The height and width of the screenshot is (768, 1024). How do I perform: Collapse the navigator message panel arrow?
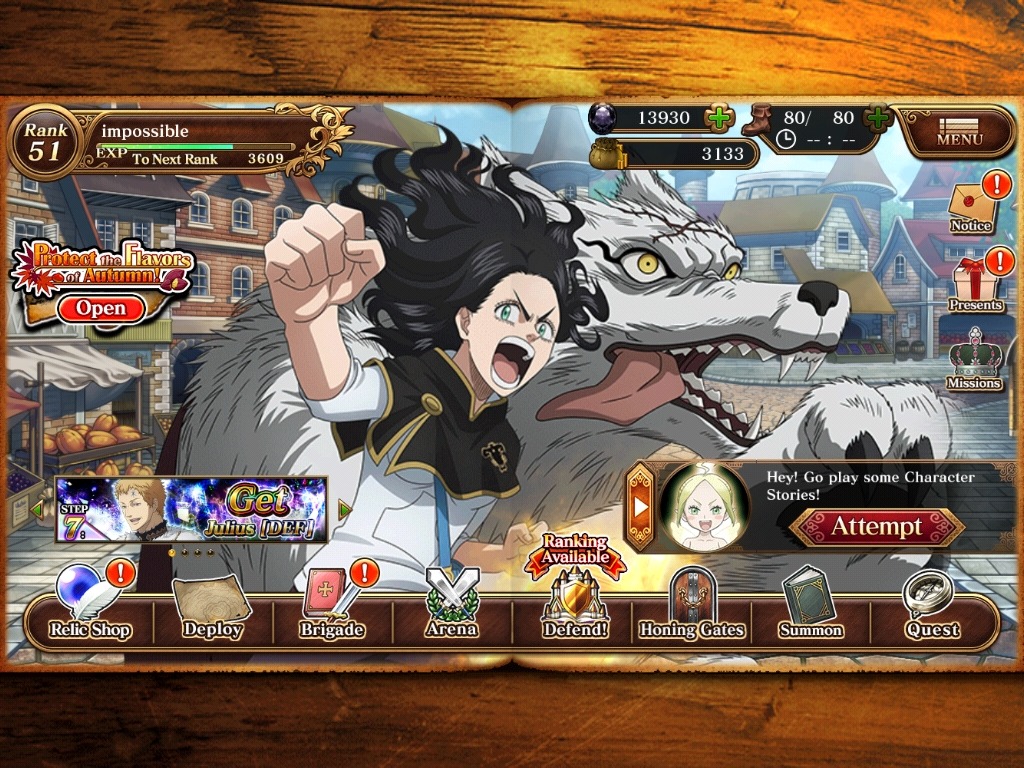pos(640,504)
